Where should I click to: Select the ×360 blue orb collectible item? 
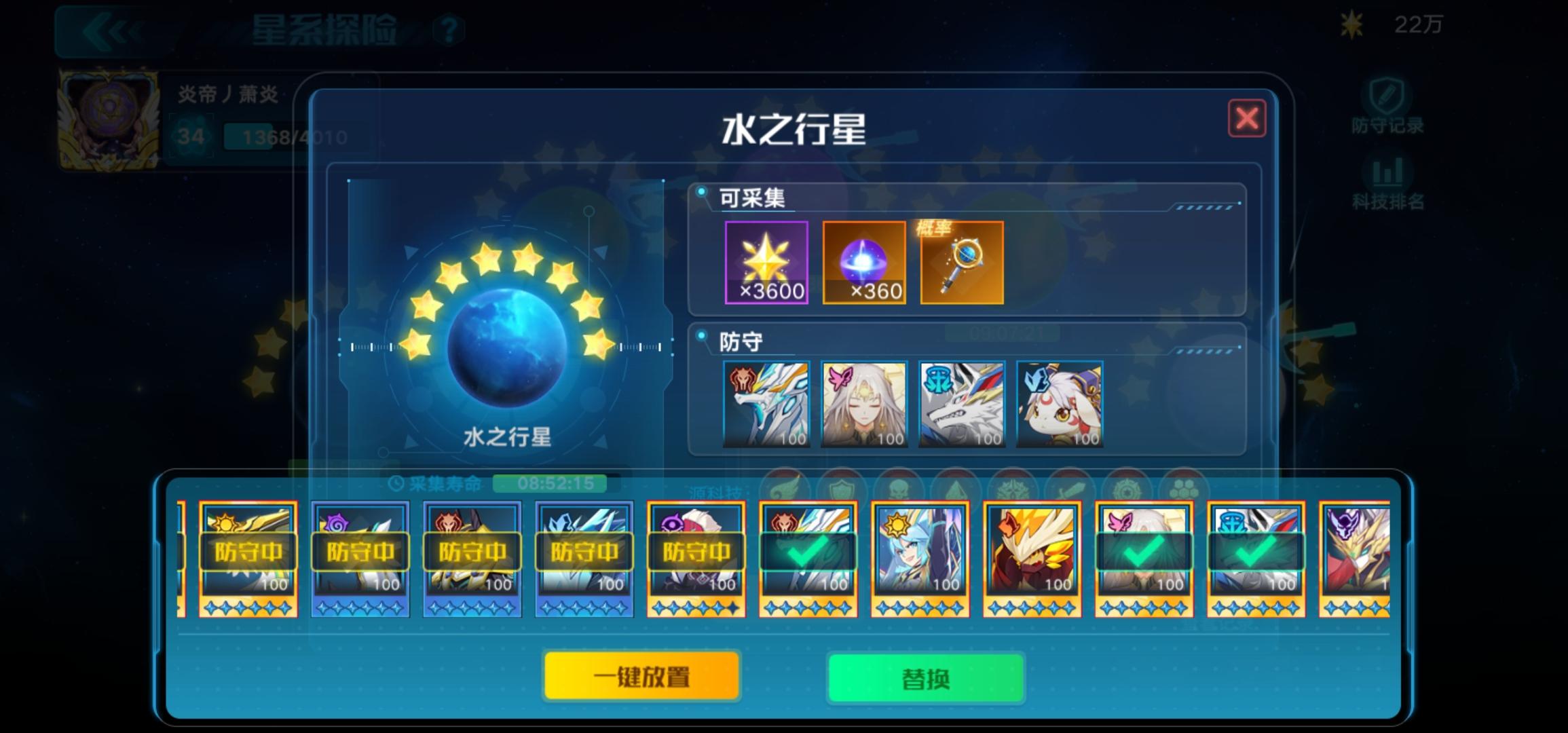pos(865,263)
